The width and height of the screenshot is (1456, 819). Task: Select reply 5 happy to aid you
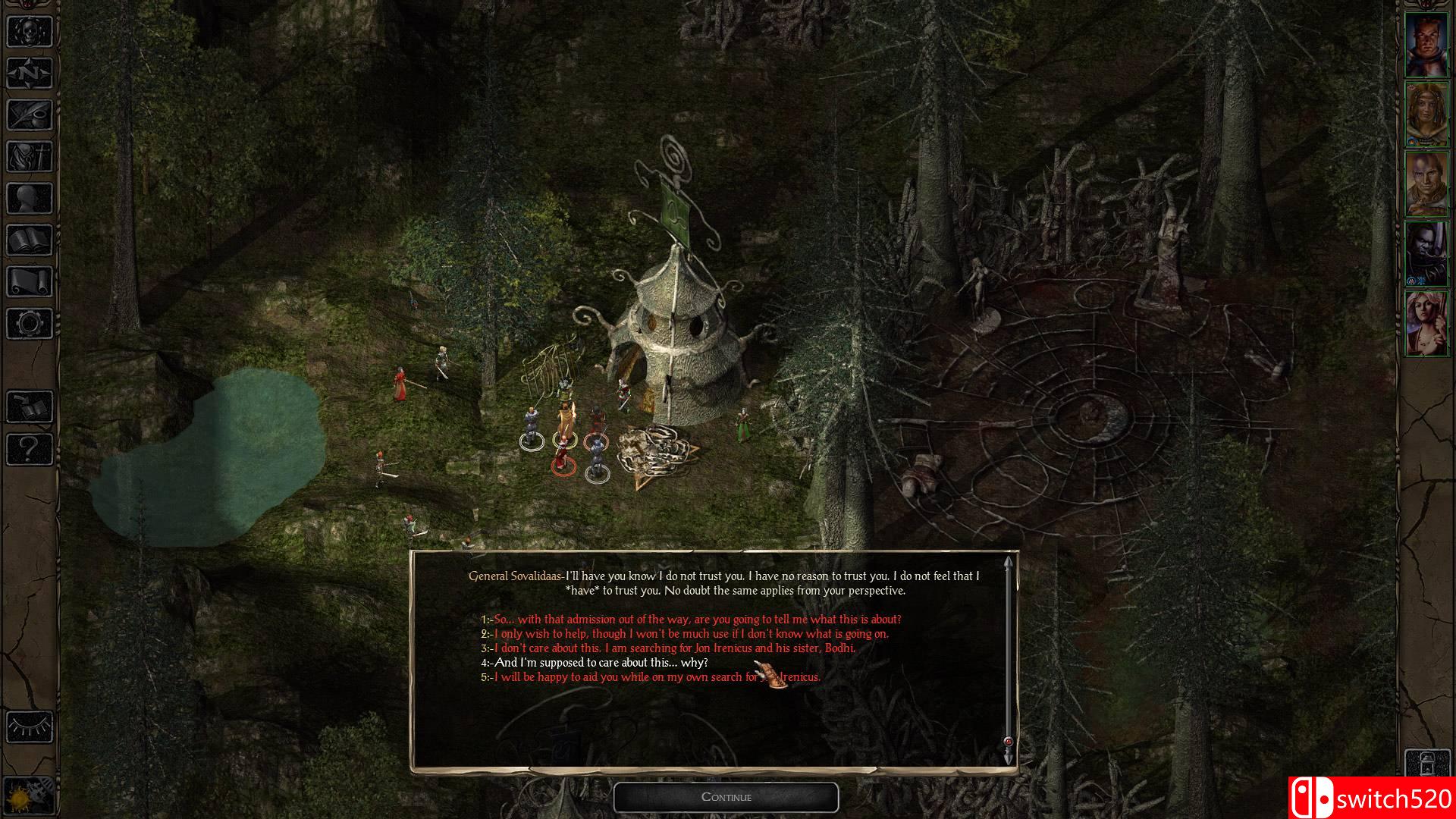pyautogui.click(x=656, y=677)
